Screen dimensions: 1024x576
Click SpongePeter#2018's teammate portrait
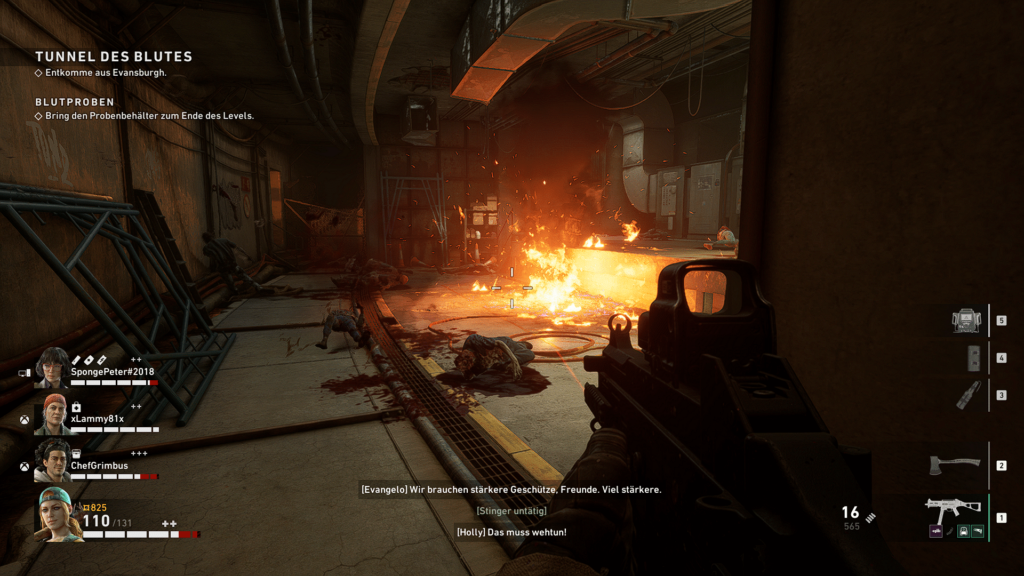click(x=52, y=368)
